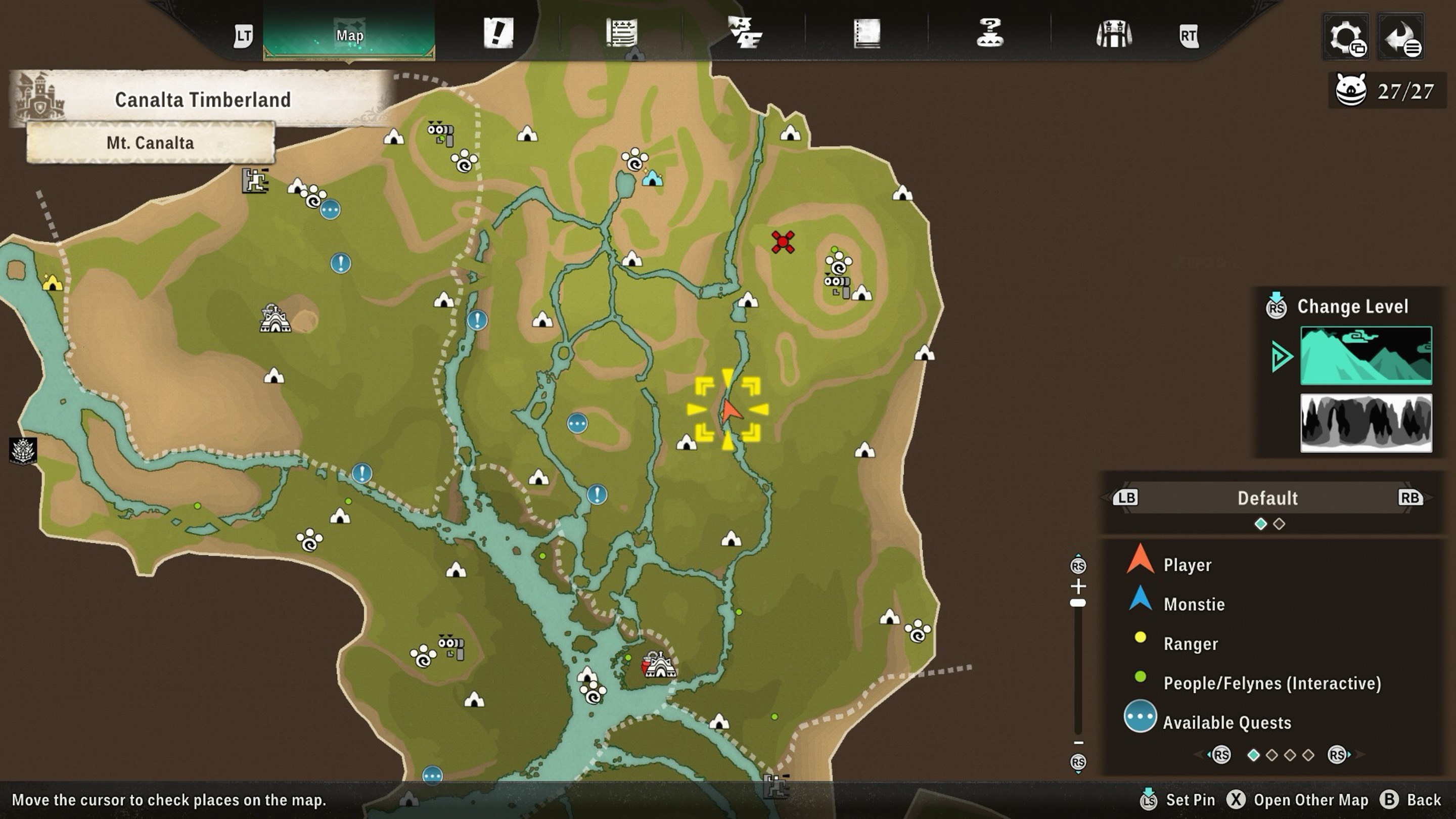This screenshot has width=1456, height=819.
Task: Select the blue tent marker
Action: pos(652,178)
